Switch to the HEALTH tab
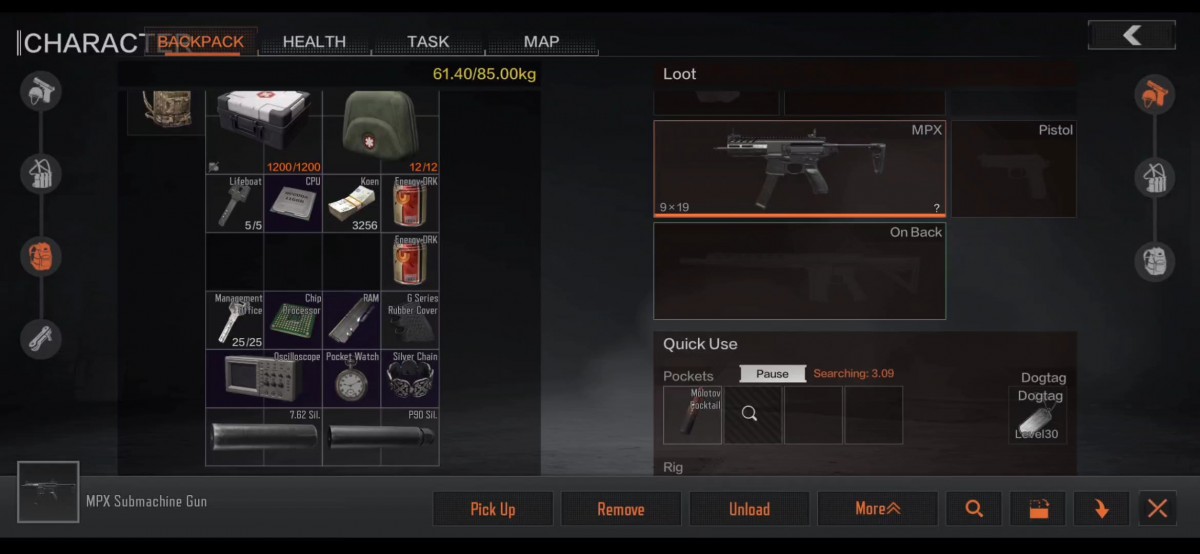This screenshot has height=554, width=1200. coord(314,42)
